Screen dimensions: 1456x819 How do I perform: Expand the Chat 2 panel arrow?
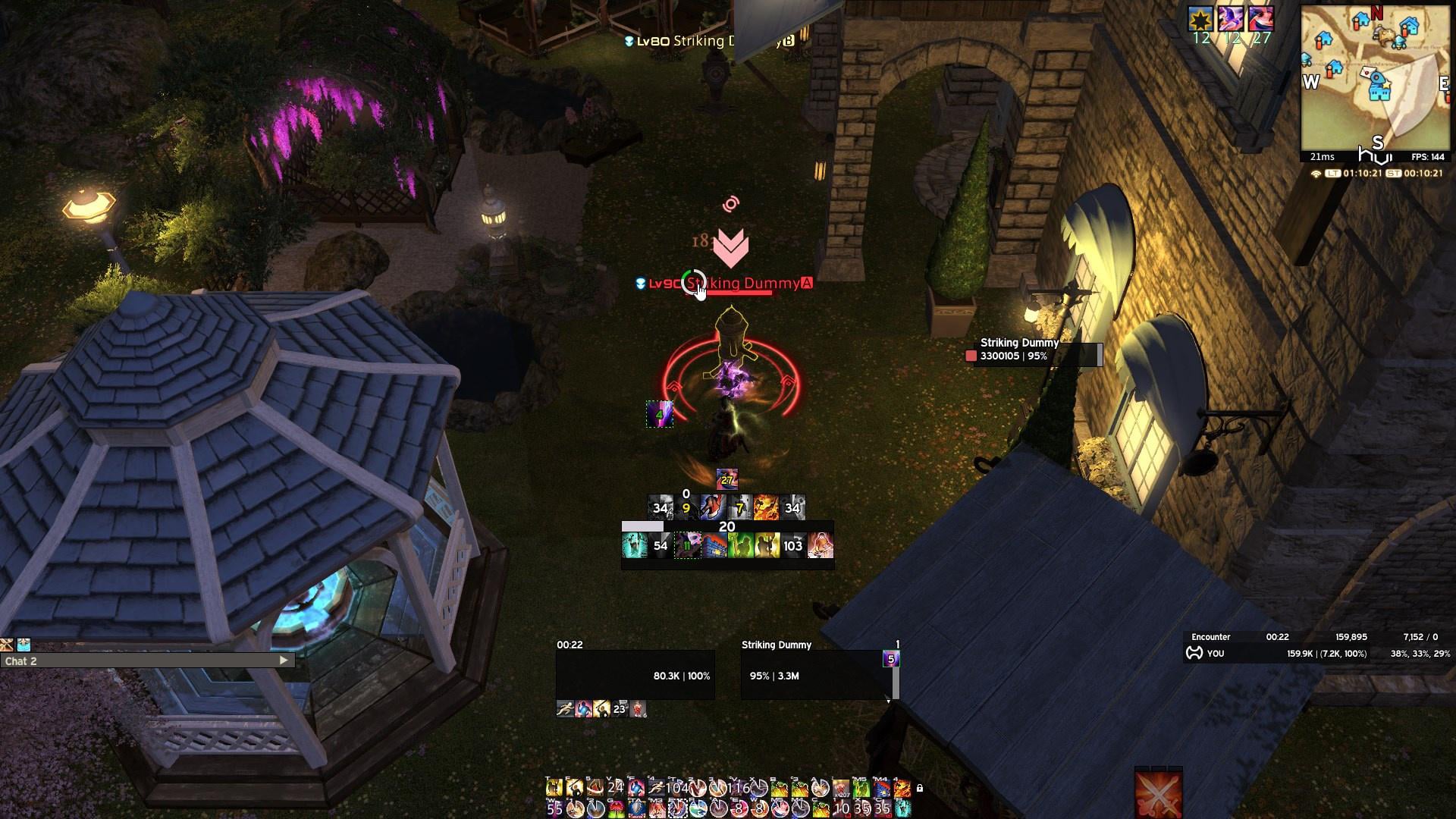284,661
